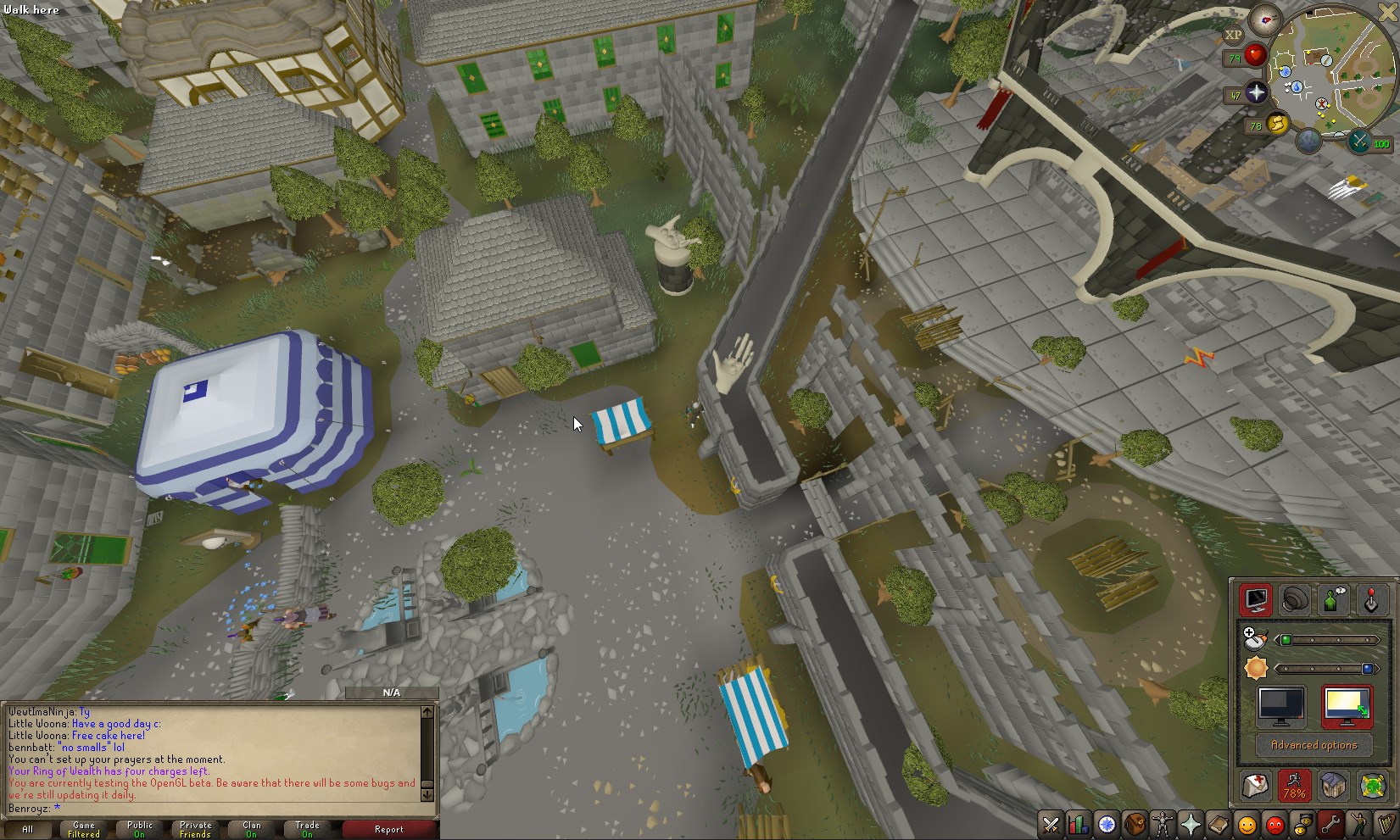Click the Report button in chat
The width and height of the screenshot is (1400, 840).
(389, 829)
